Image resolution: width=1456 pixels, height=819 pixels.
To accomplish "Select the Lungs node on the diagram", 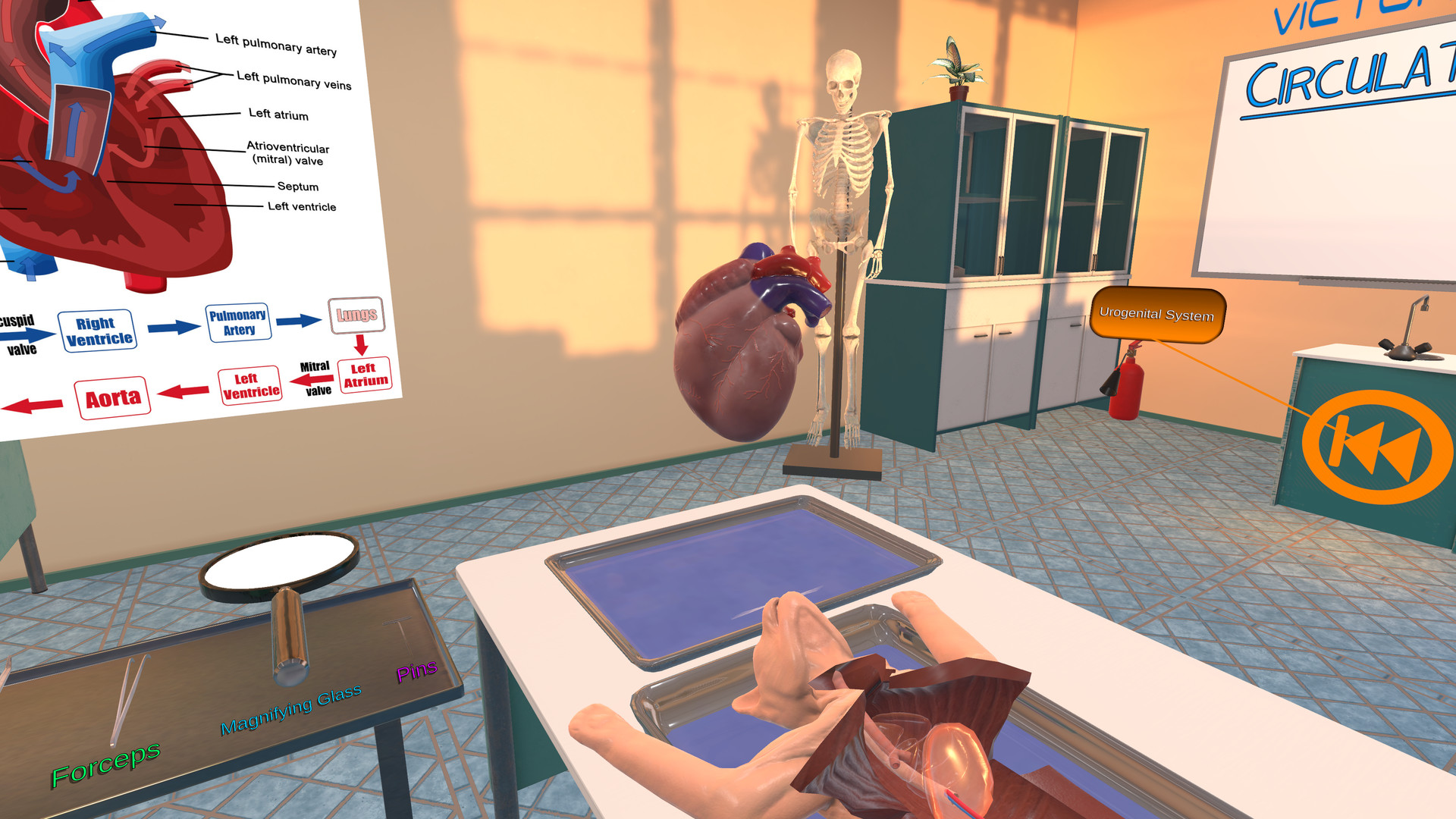I will [x=359, y=315].
